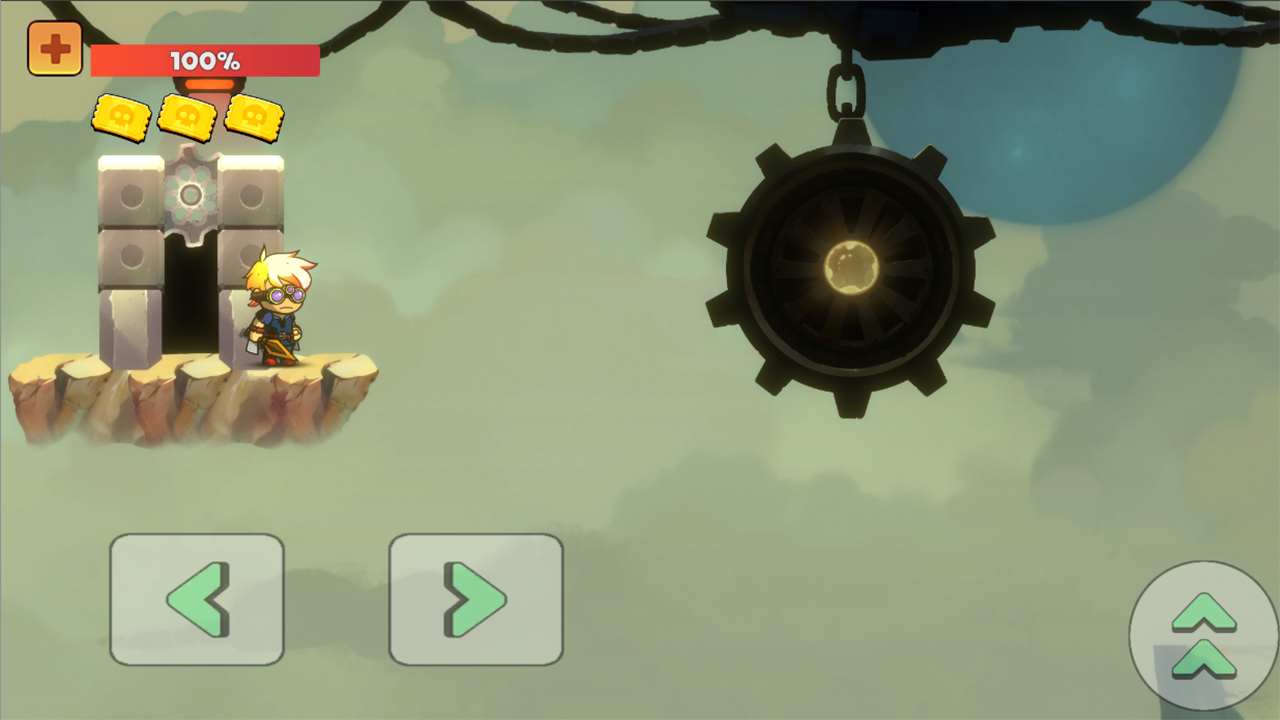Jump using the double up-arrow button
Image resolution: width=1280 pixels, height=720 pixels.
pyautogui.click(x=1203, y=635)
